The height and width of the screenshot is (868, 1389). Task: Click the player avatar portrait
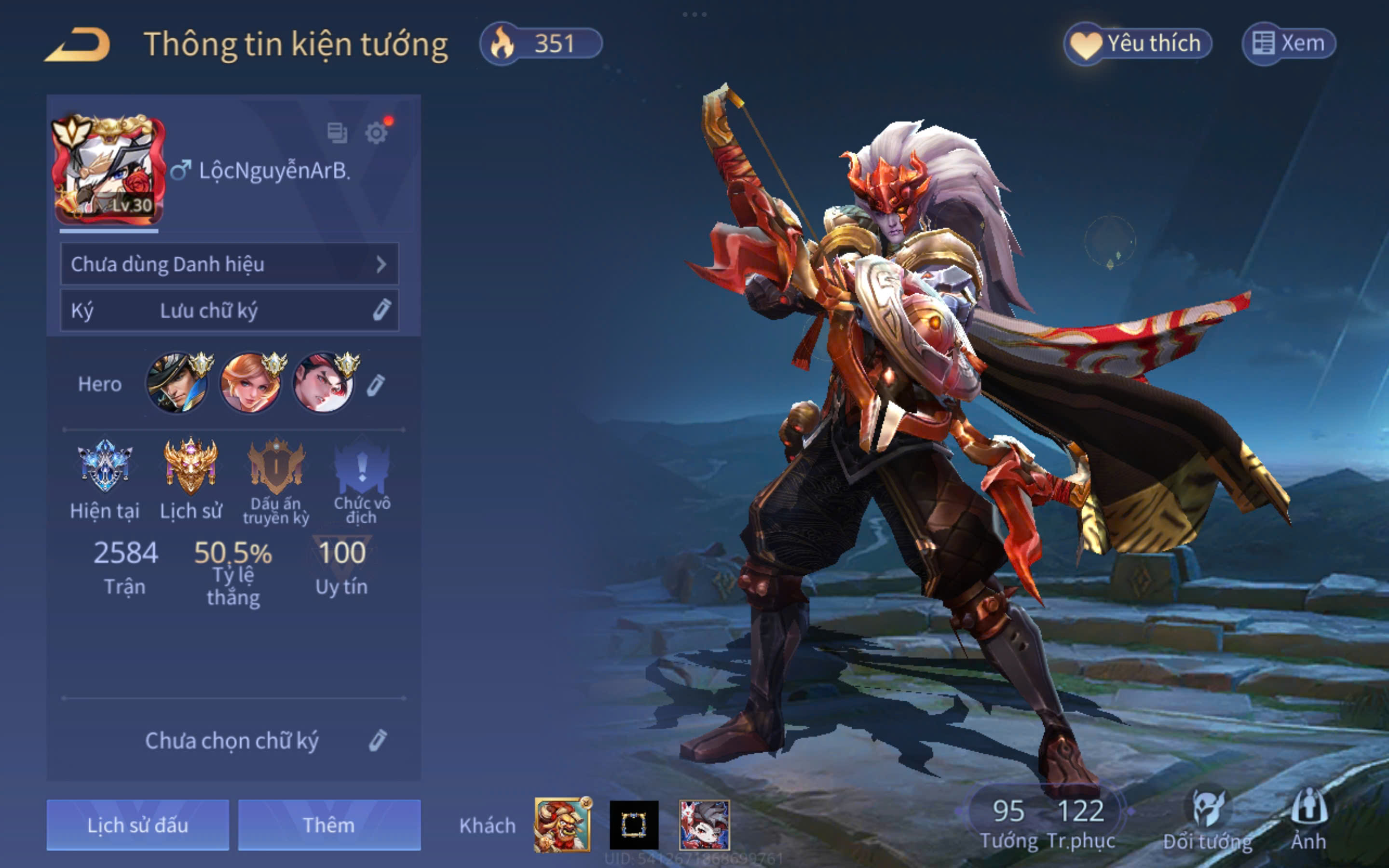(108, 171)
